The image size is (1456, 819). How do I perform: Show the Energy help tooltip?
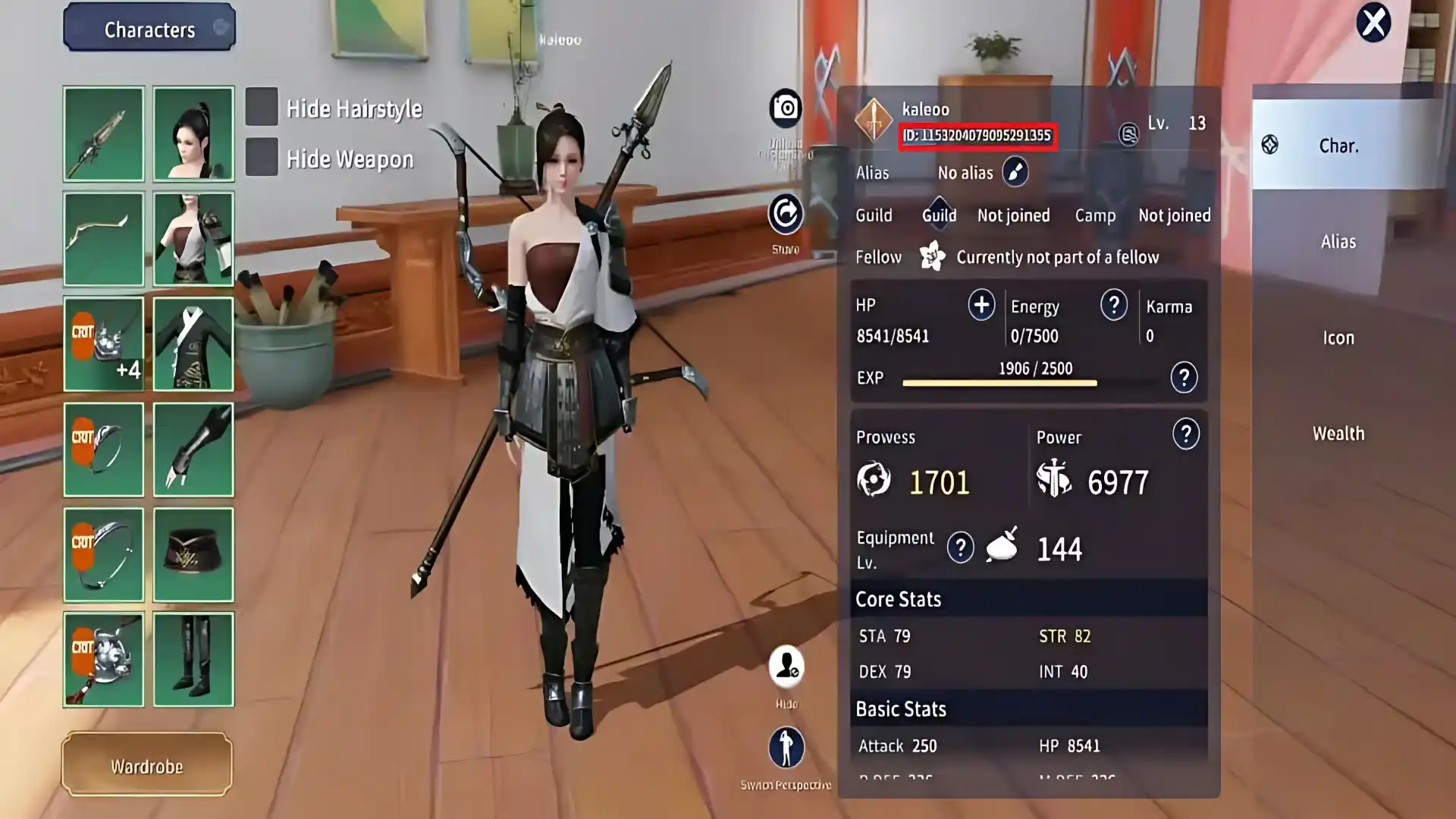[1113, 305]
